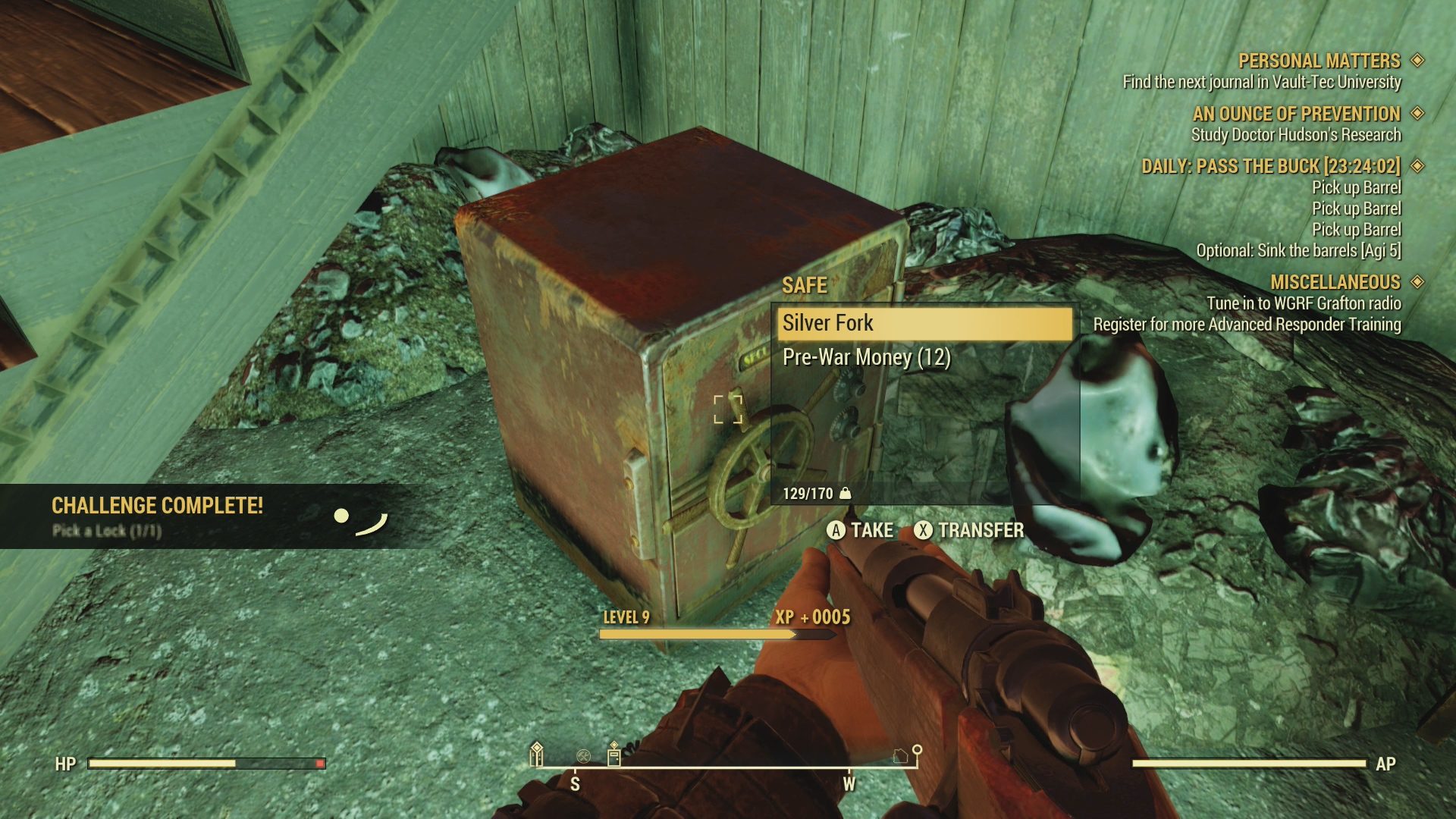Select the Silver Fork item row
The width and height of the screenshot is (1456, 819).
[x=924, y=324]
